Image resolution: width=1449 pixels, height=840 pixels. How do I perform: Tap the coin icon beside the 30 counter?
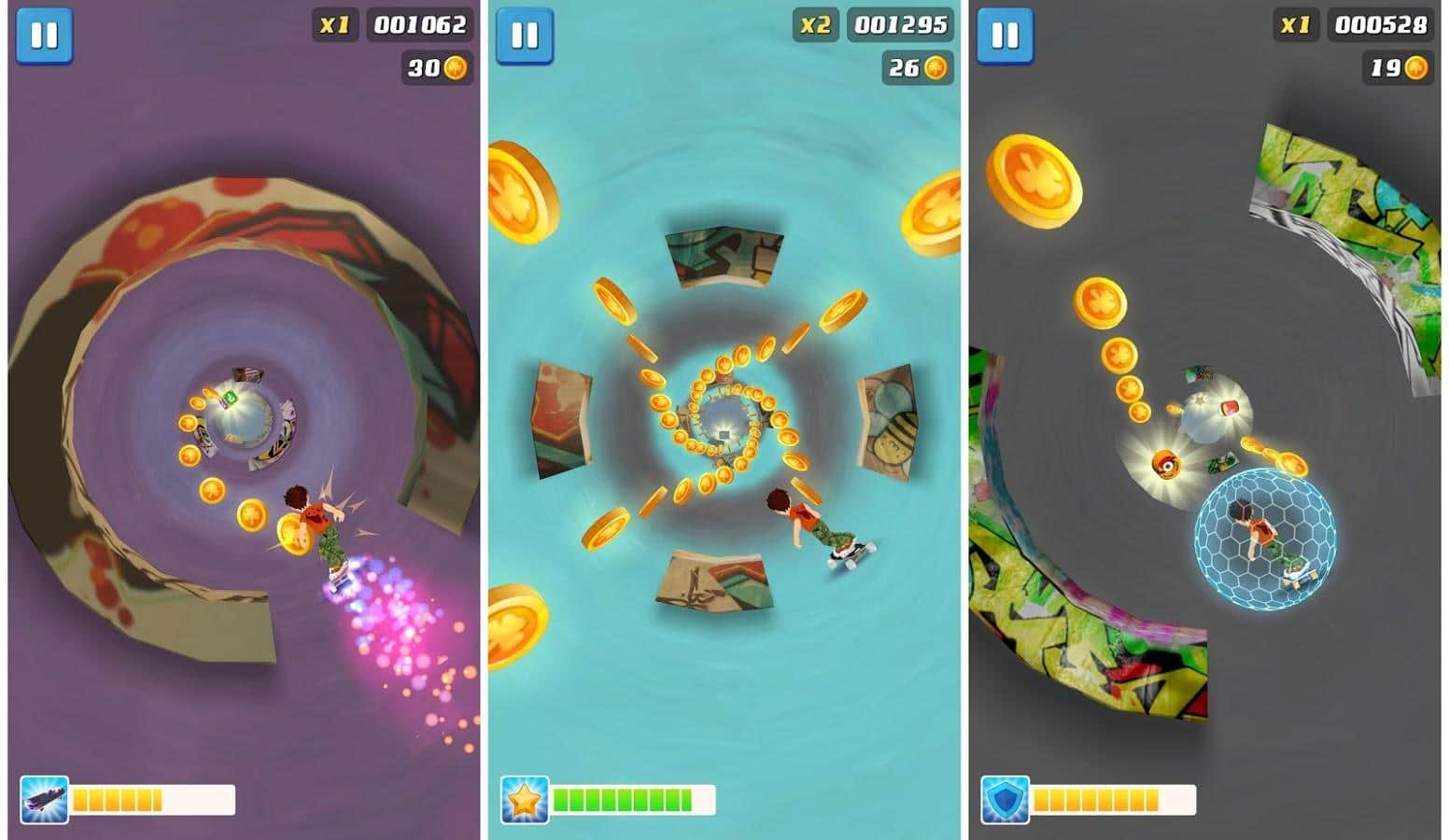point(454,67)
